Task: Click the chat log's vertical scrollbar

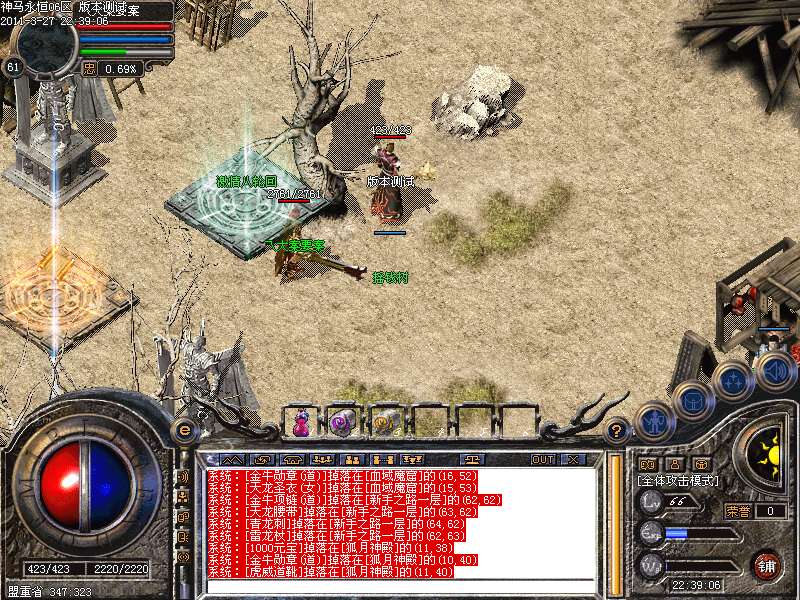Action: coord(614,520)
